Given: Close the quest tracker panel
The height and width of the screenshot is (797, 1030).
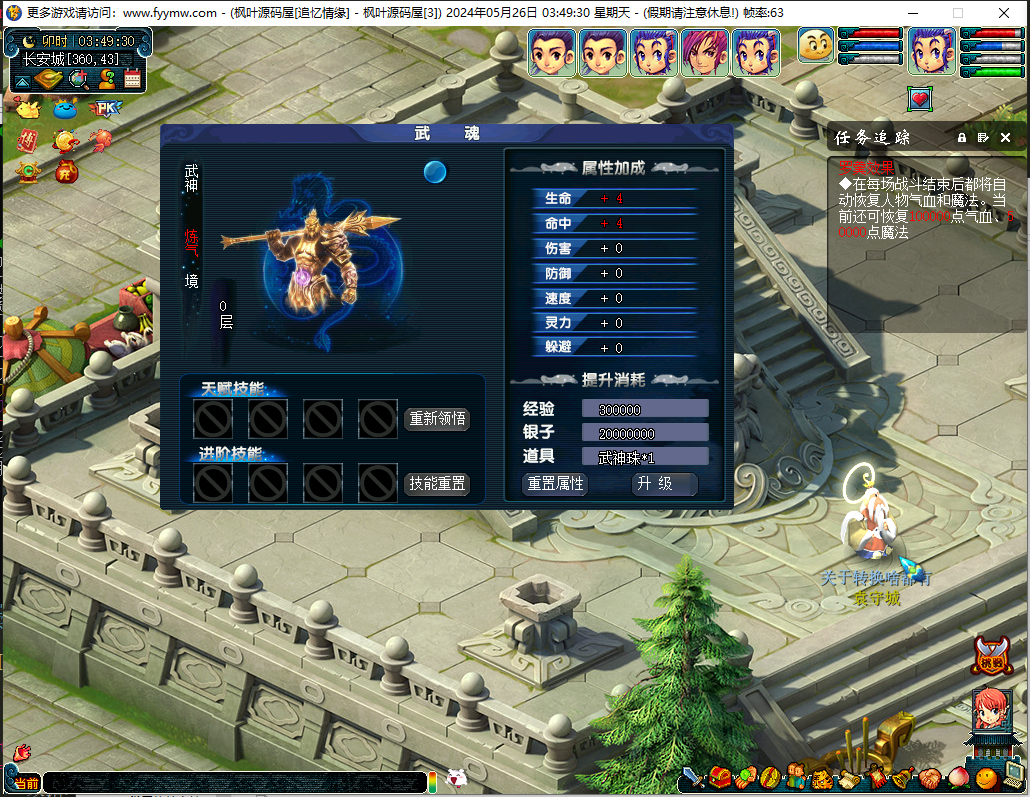Looking at the screenshot, I should [1005, 137].
